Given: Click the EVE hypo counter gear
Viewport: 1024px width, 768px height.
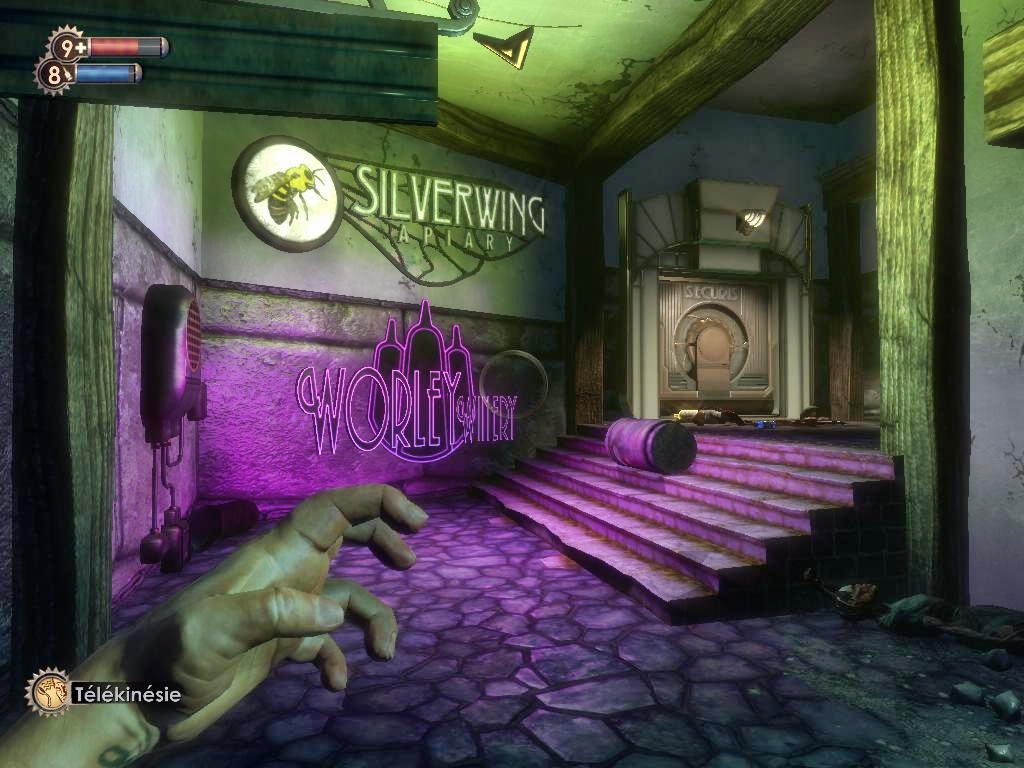Looking at the screenshot, I should coord(54,74).
